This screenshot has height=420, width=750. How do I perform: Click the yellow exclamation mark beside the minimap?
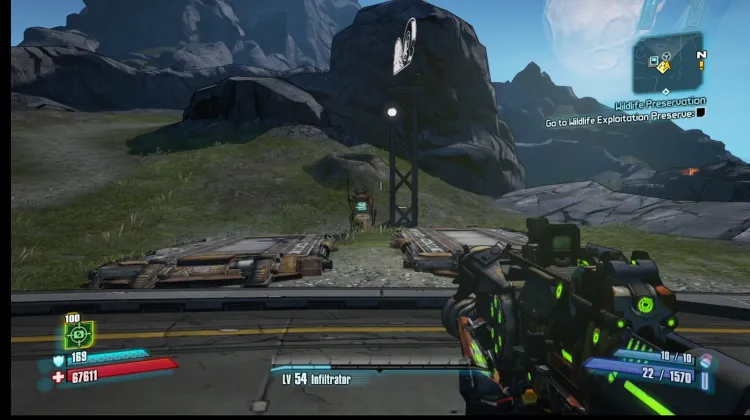coord(701,67)
